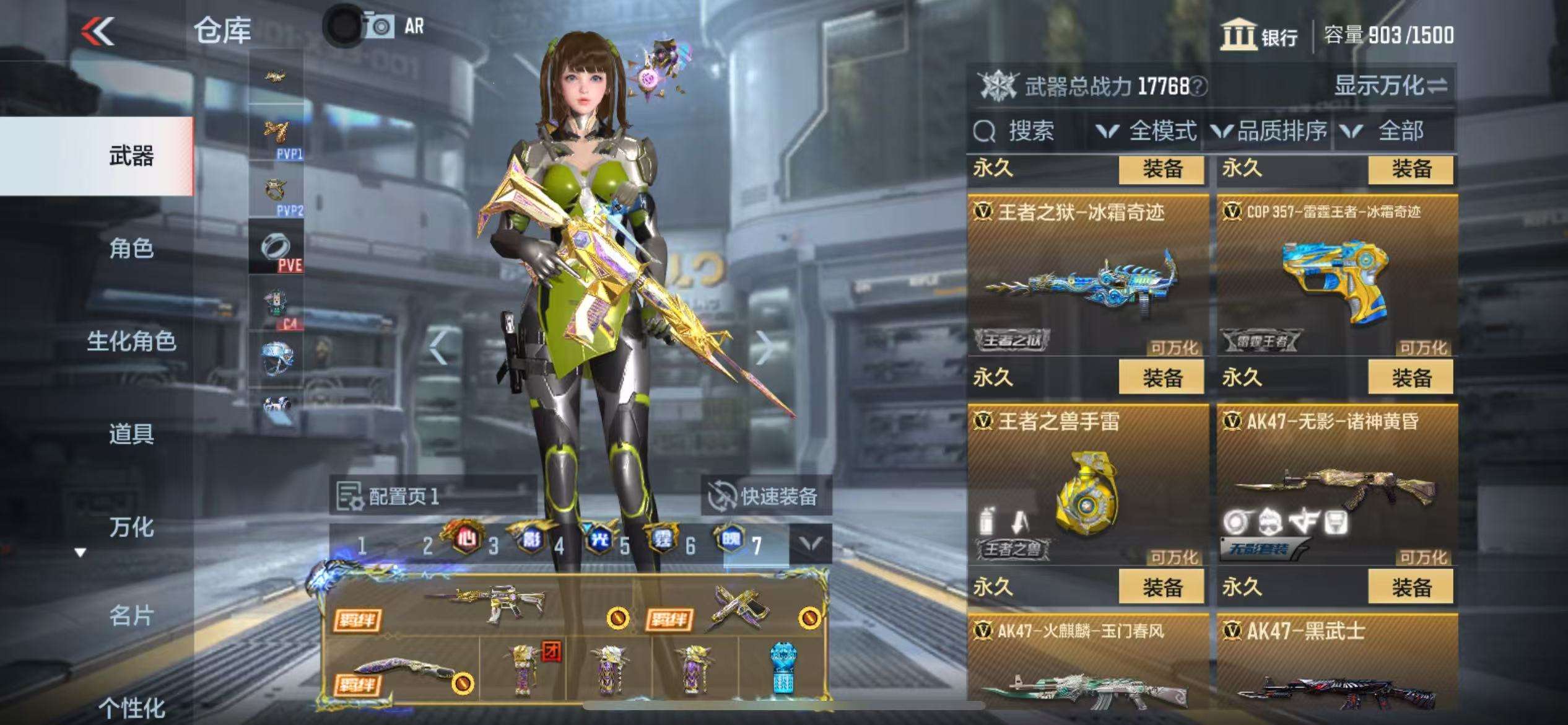The width and height of the screenshot is (1568, 725).
Task: Click the 快速装备 quick equip button
Action: pos(765,496)
